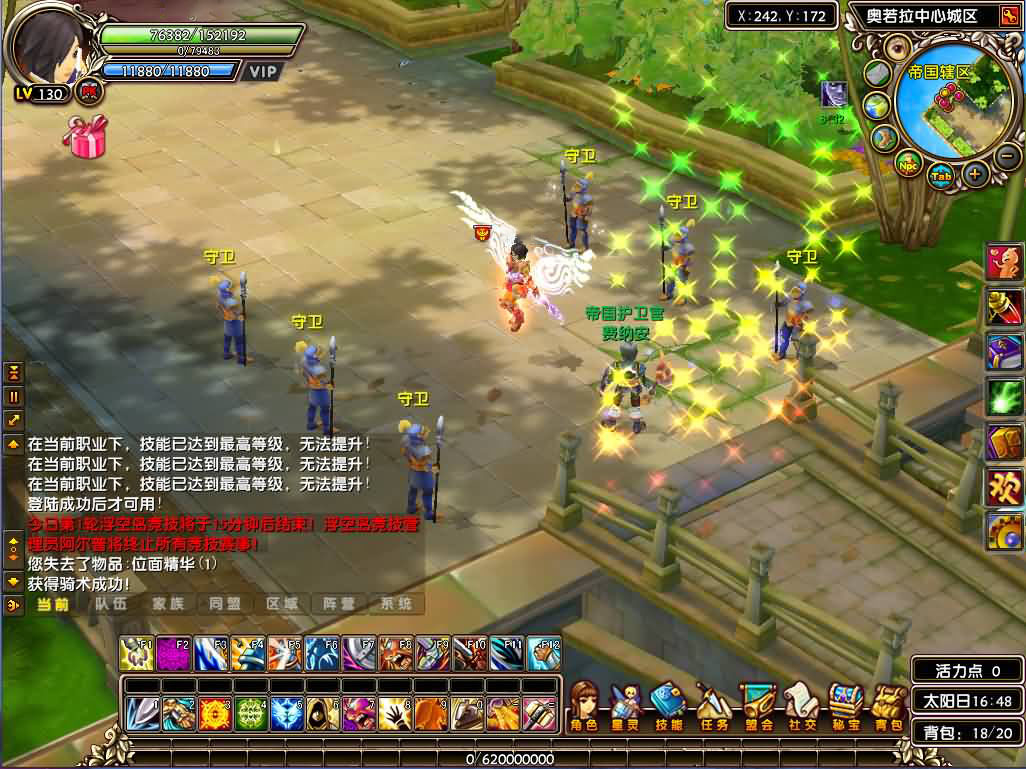The image size is (1026, 769).
Task: Open the 社交 social menu
Action: point(801,704)
